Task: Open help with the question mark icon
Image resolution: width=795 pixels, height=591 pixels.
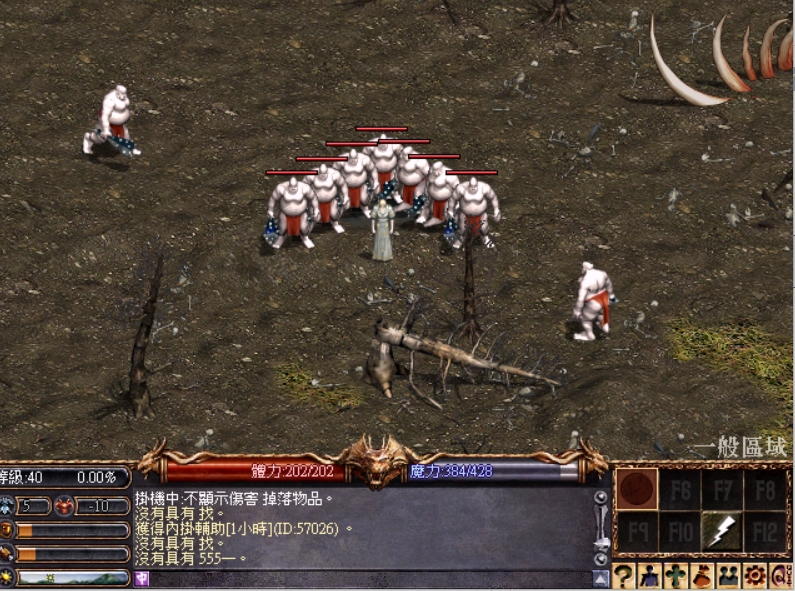Action: (624, 576)
